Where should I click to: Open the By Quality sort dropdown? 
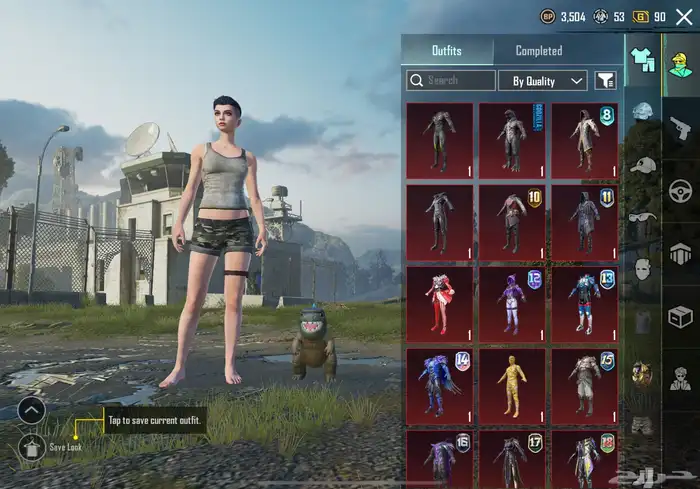(x=548, y=80)
